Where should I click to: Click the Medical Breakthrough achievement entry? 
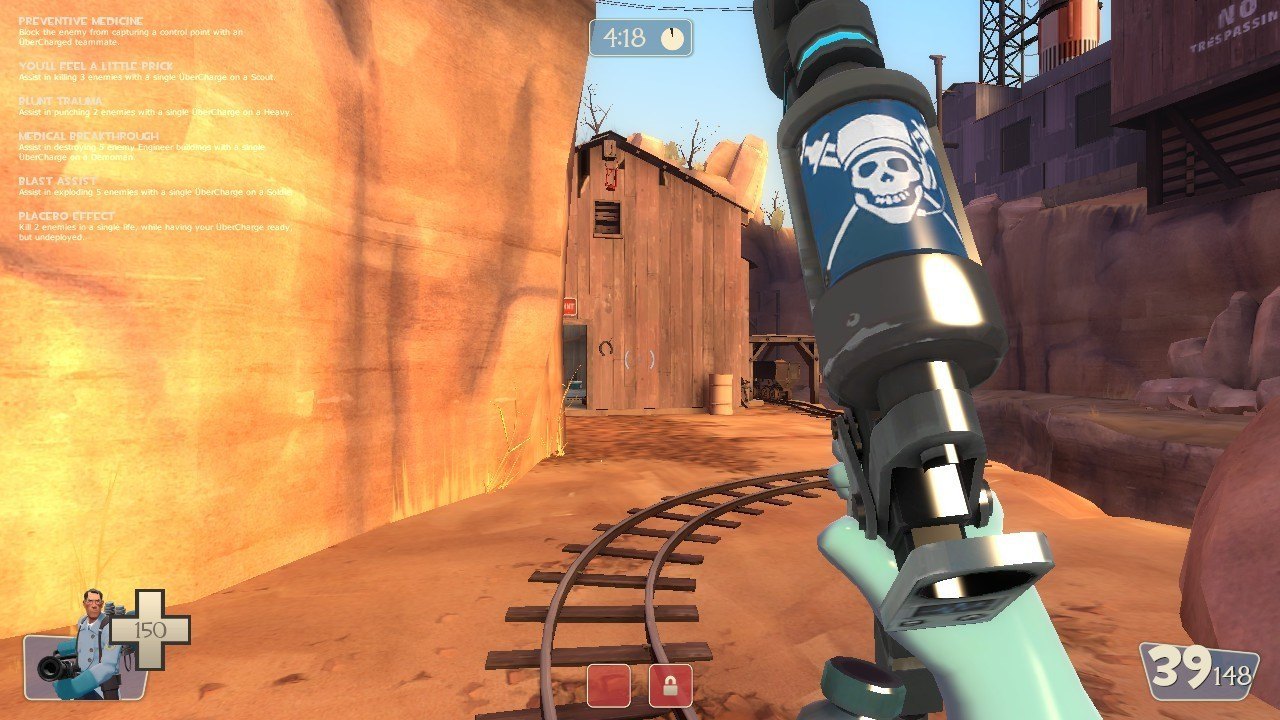[x=88, y=136]
